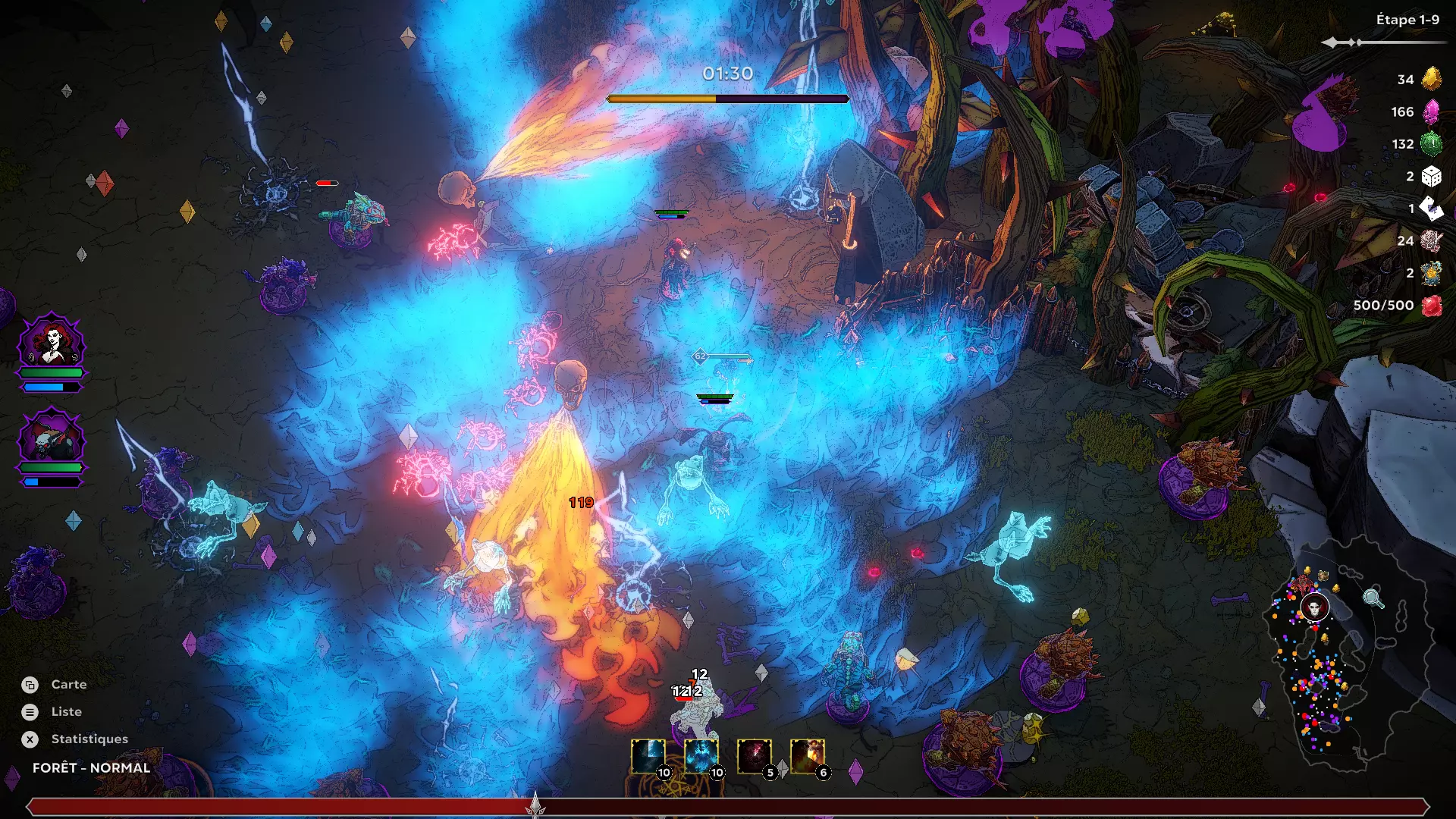Activate the flaming skull ability icon
This screenshot has width=1456, height=819.
(807, 756)
